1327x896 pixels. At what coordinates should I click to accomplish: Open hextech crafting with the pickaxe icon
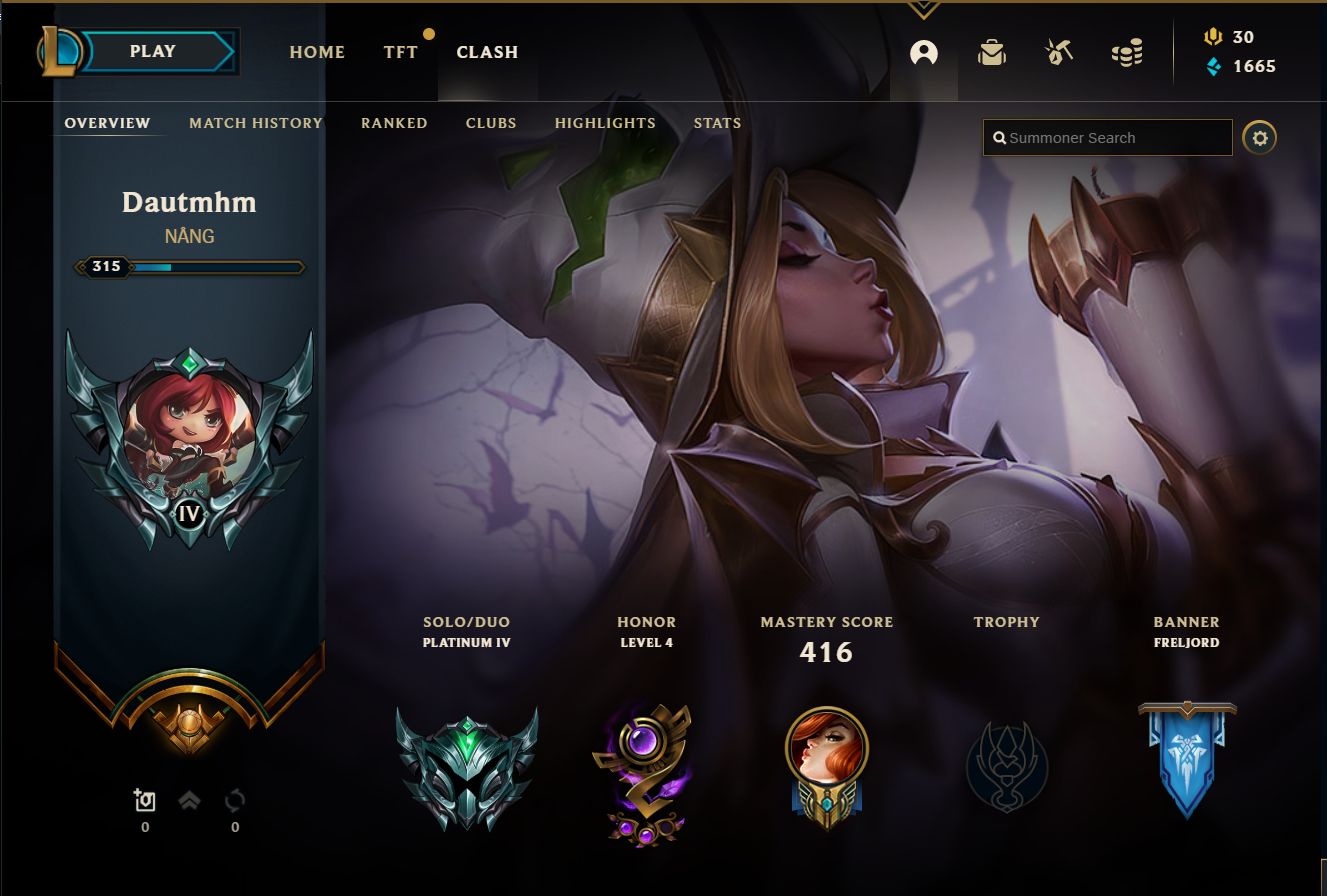click(x=1059, y=53)
